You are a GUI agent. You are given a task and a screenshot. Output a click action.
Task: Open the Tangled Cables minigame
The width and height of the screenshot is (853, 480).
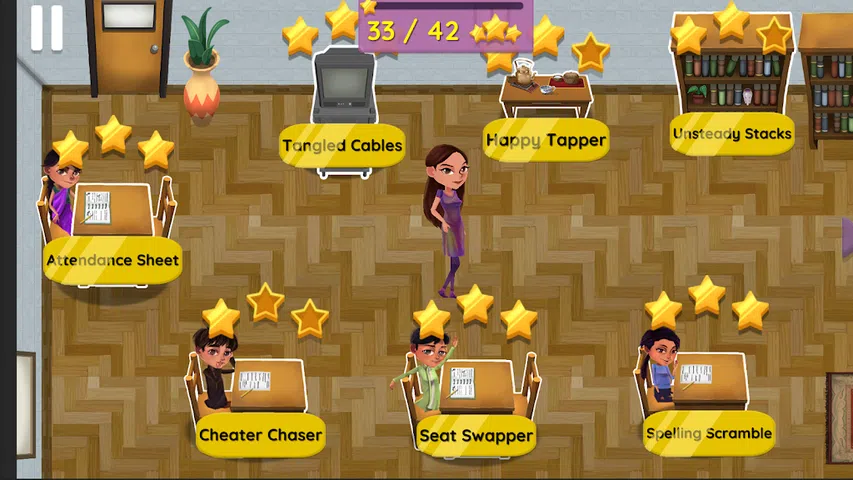(x=342, y=145)
